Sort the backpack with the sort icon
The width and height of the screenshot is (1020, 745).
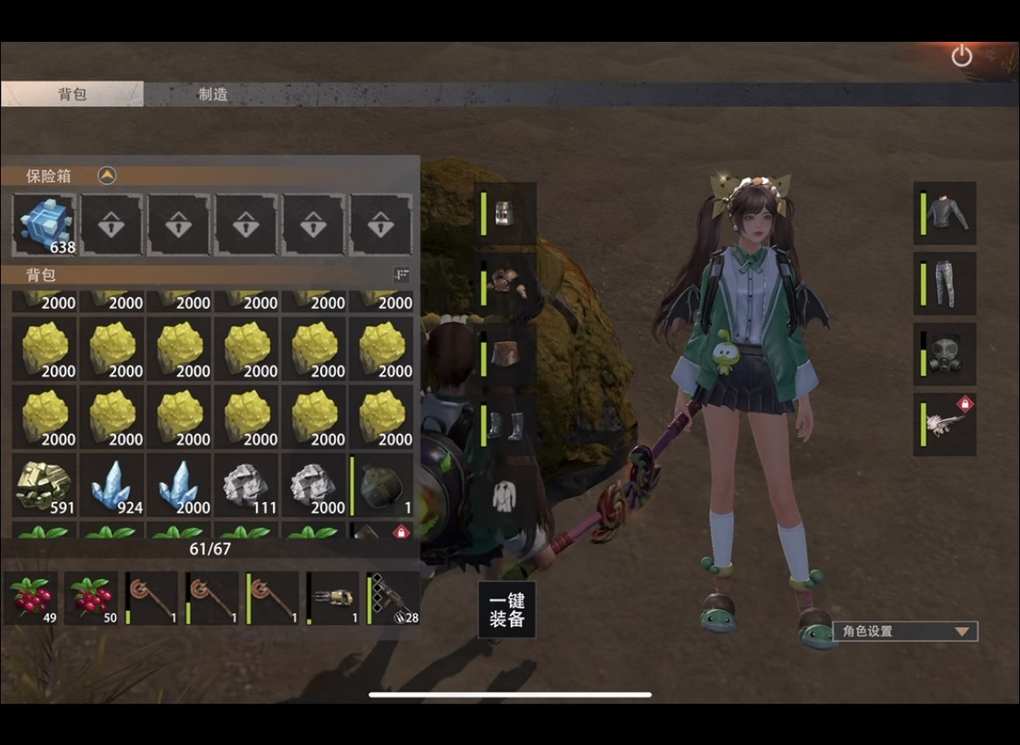click(x=402, y=275)
